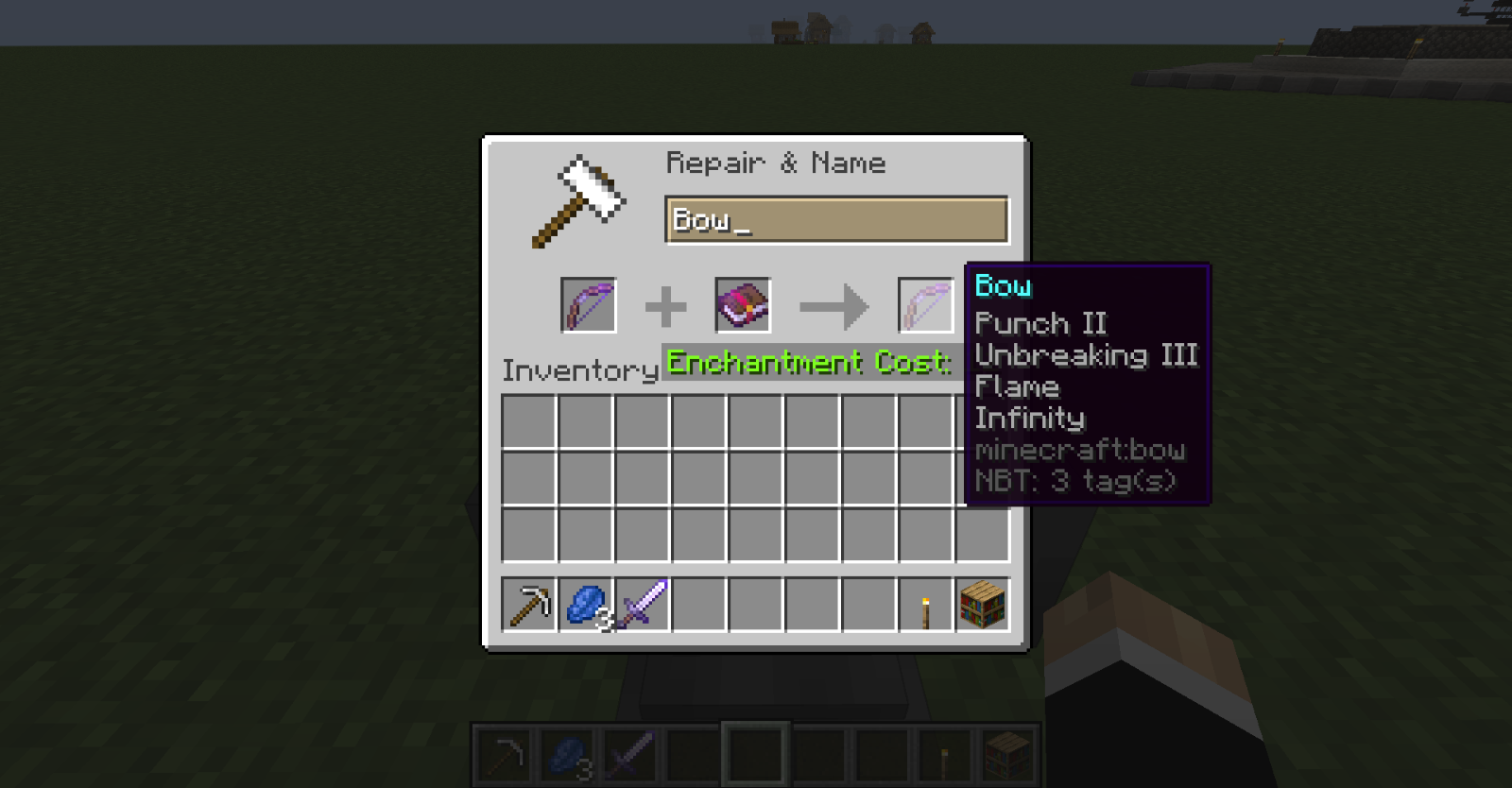Screen dimensions: 1512x788
Task: Click the selected empty hotbar slot
Action: tap(754, 751)
